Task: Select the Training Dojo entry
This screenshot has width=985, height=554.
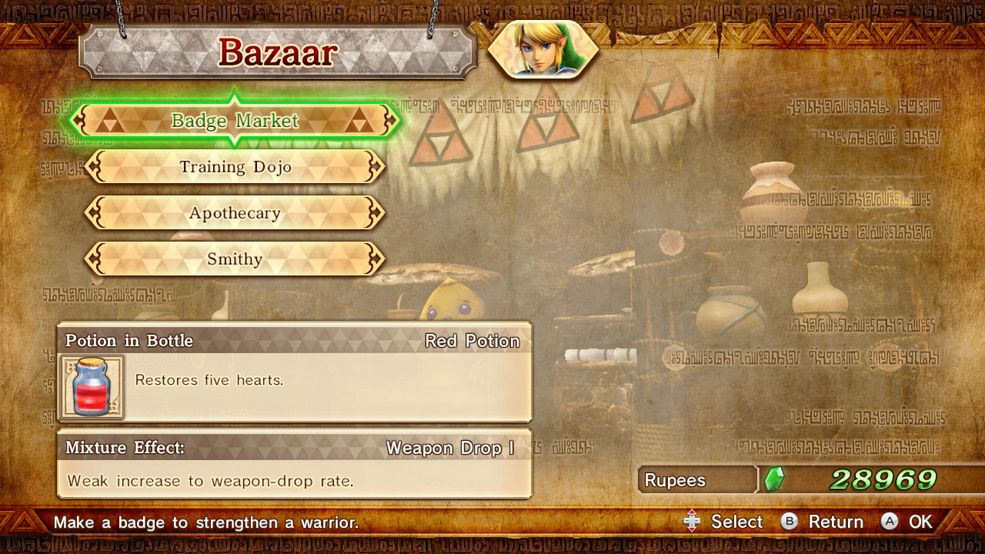Action: point(235,167)
